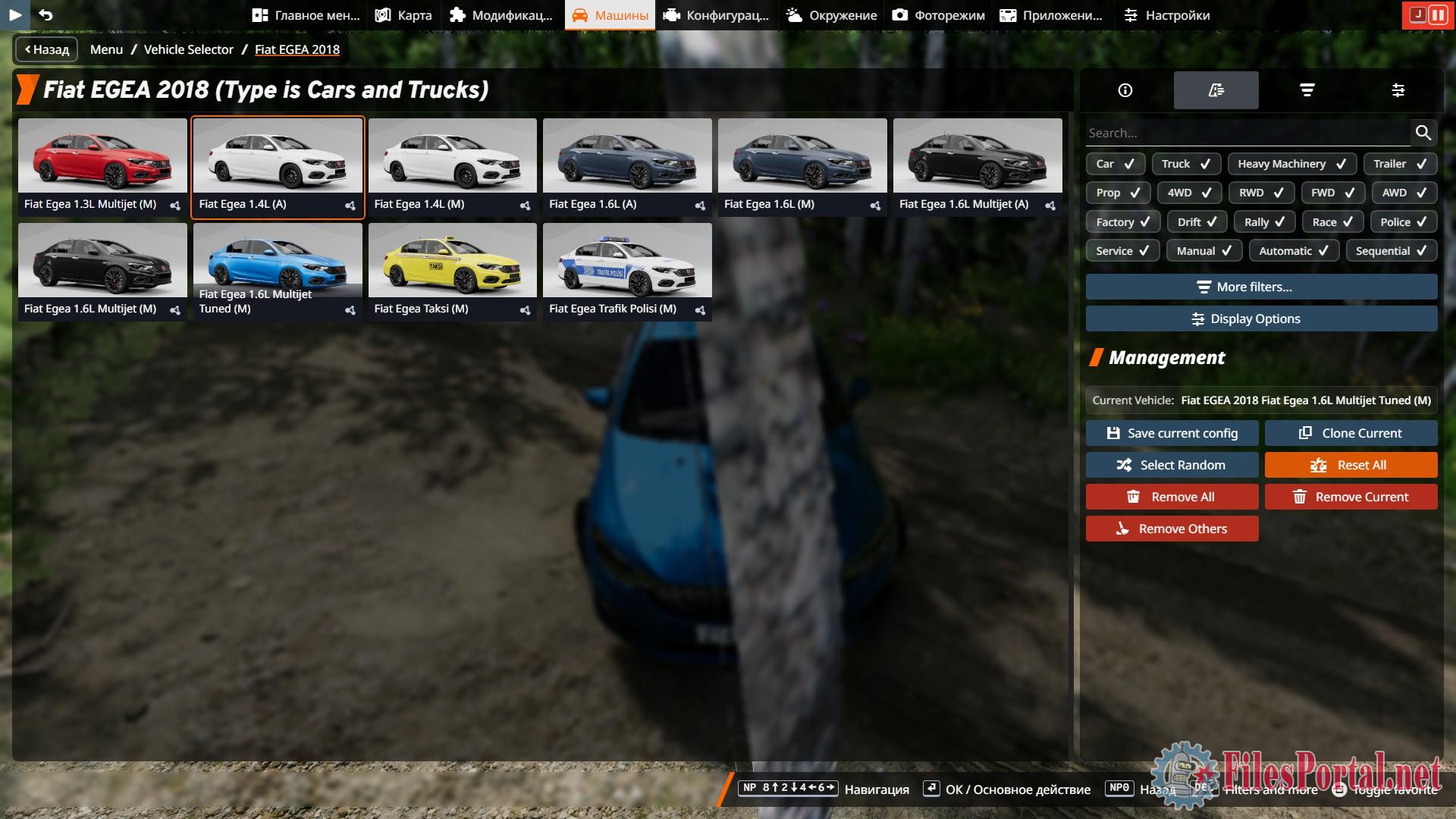Remove all other vehicles
This screenshot has width=1456, height=819.
point(1172,529)
